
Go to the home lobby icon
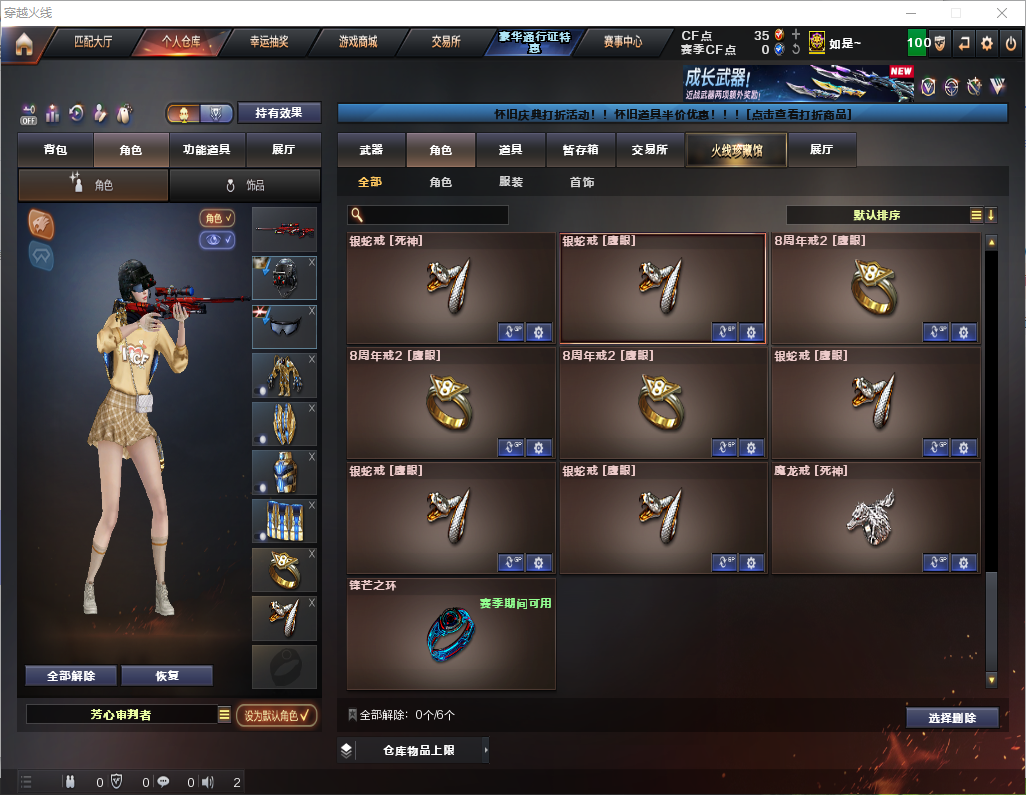coord(24,44)
